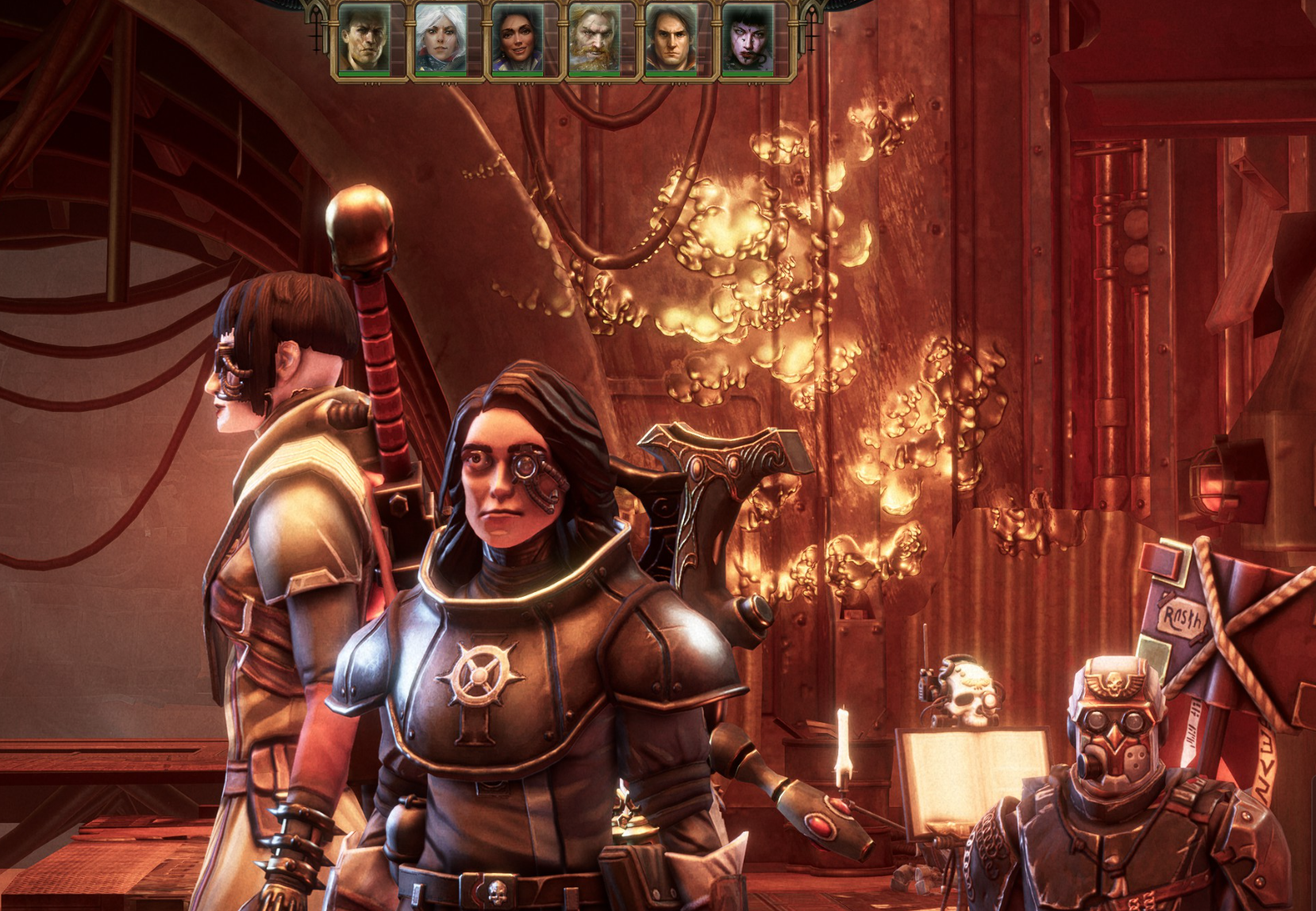Select the scarred short-haired man's portrait

point(364,40)
